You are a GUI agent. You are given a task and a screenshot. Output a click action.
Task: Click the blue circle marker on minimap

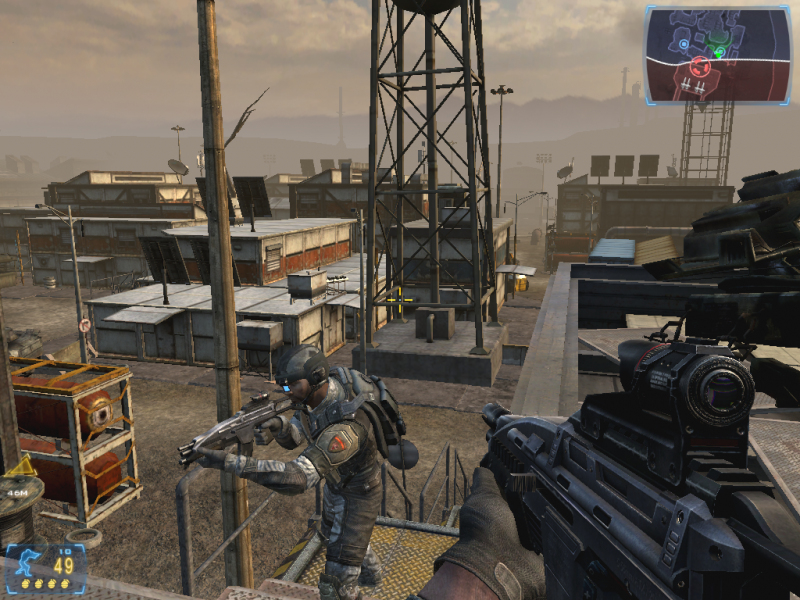[x=683, y=44]
